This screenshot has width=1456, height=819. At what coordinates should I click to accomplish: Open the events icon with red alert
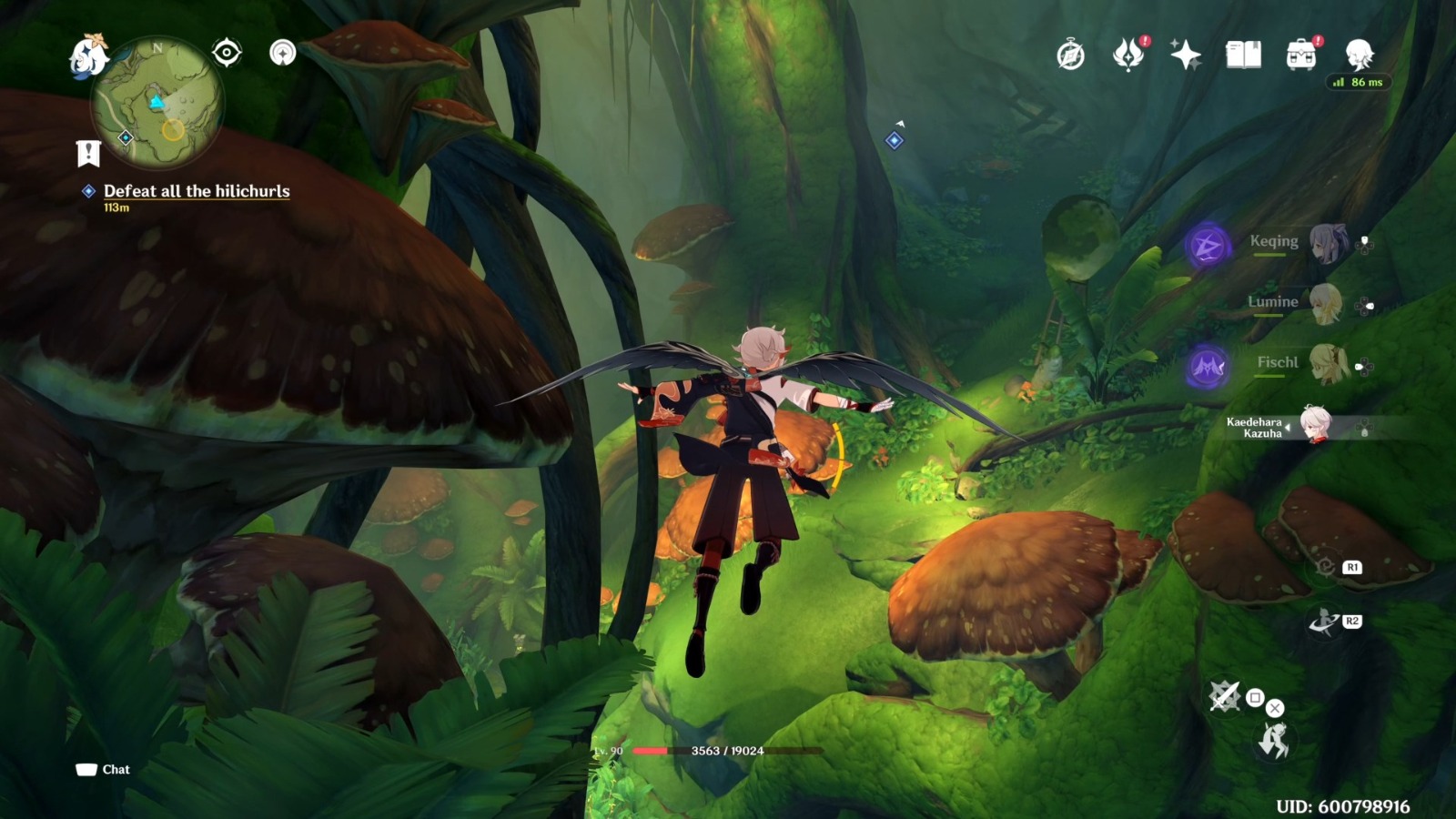1128,55
